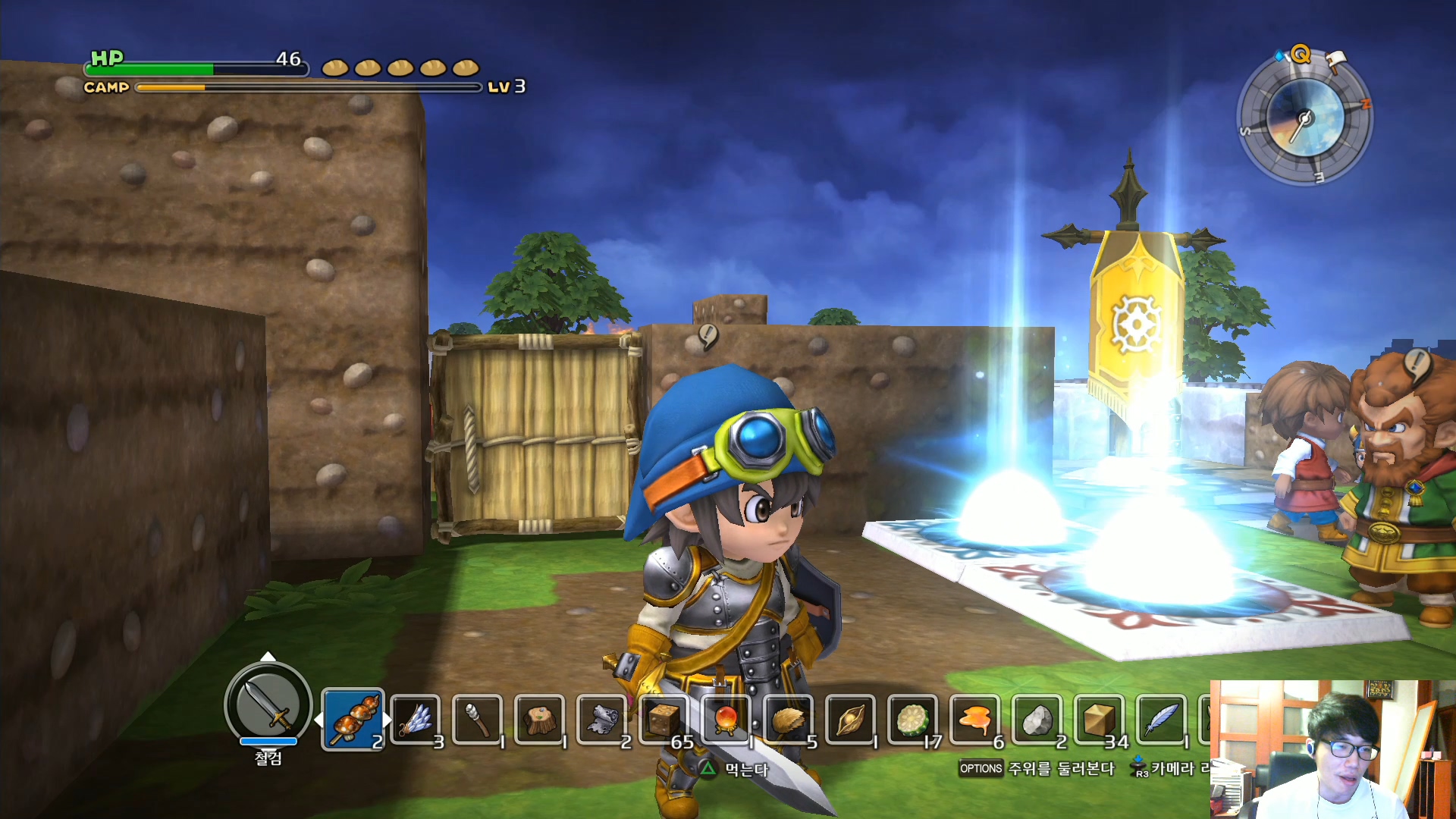Click the compass minimap dial
Screen dimensions: 1456x819
(x=1304, y=119)
